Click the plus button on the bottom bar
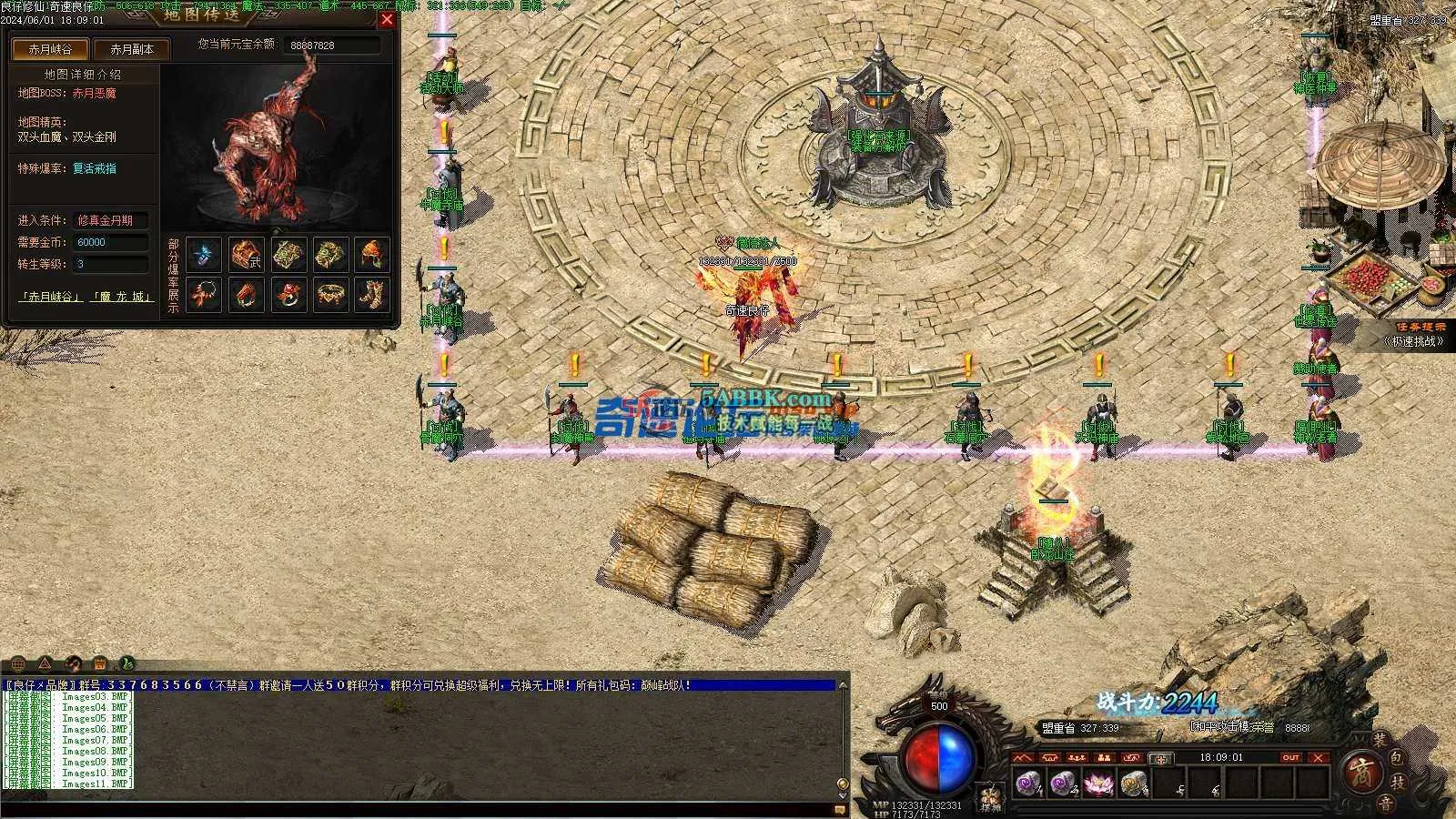Image resolution: width=1456 pixels, height=819 pixels. [1160, 758]
